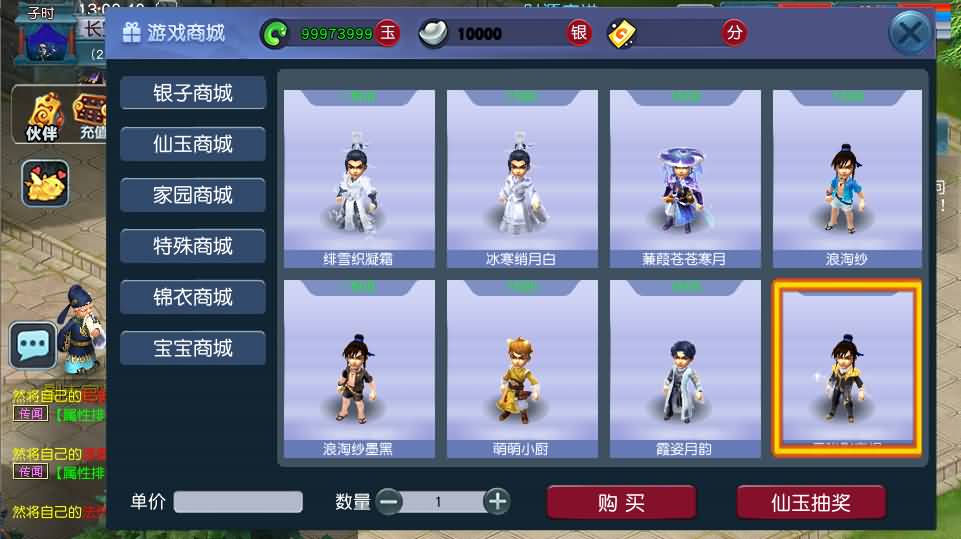This screenshot has height=539, width=961.
Task: Open the 仙玉抽奖 lottery
Action: pyautogui.click(x=811, y=502)
